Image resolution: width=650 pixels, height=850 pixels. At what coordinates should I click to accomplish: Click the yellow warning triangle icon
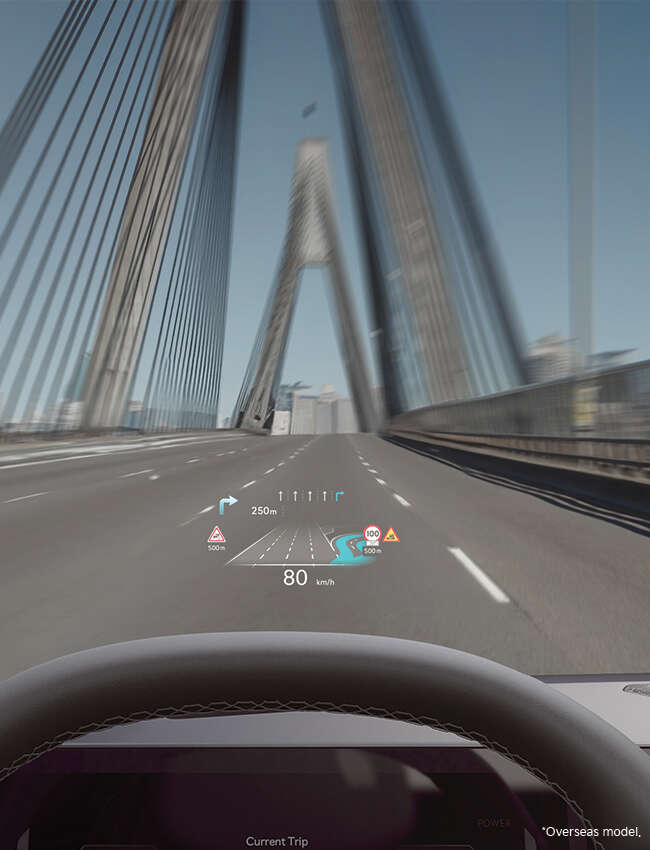391,535
